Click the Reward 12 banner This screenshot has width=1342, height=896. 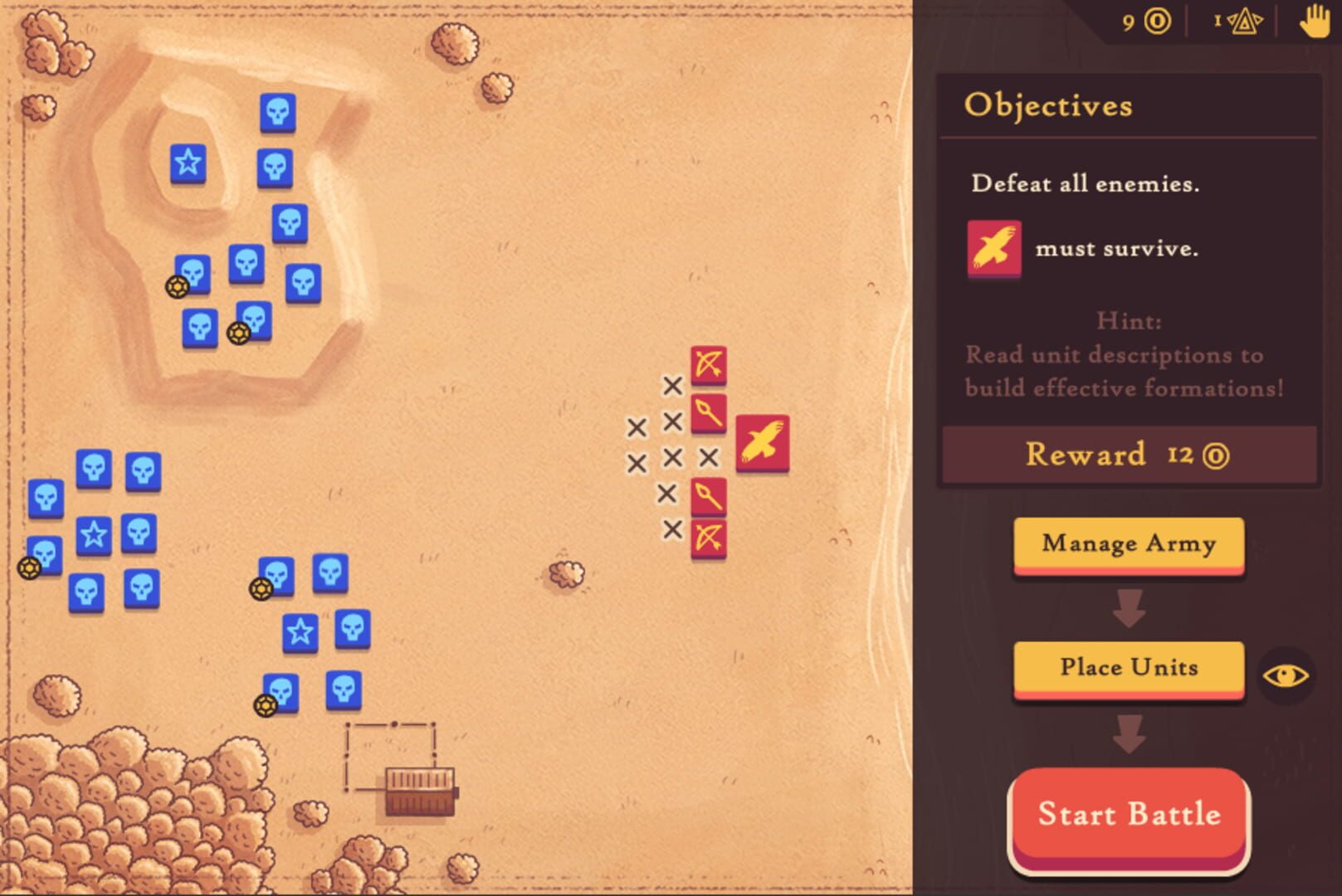pos(1128,454)
